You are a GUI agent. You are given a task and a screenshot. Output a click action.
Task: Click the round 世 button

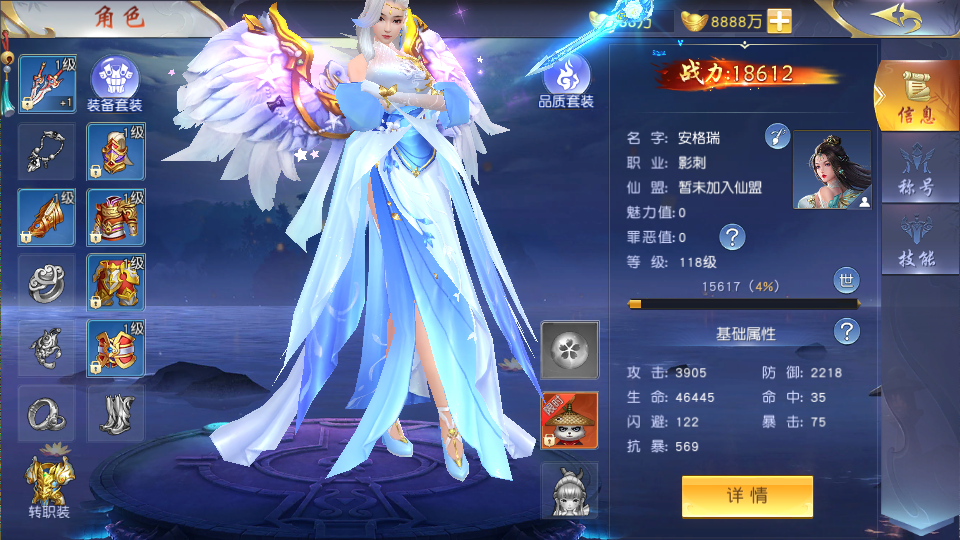846,281
